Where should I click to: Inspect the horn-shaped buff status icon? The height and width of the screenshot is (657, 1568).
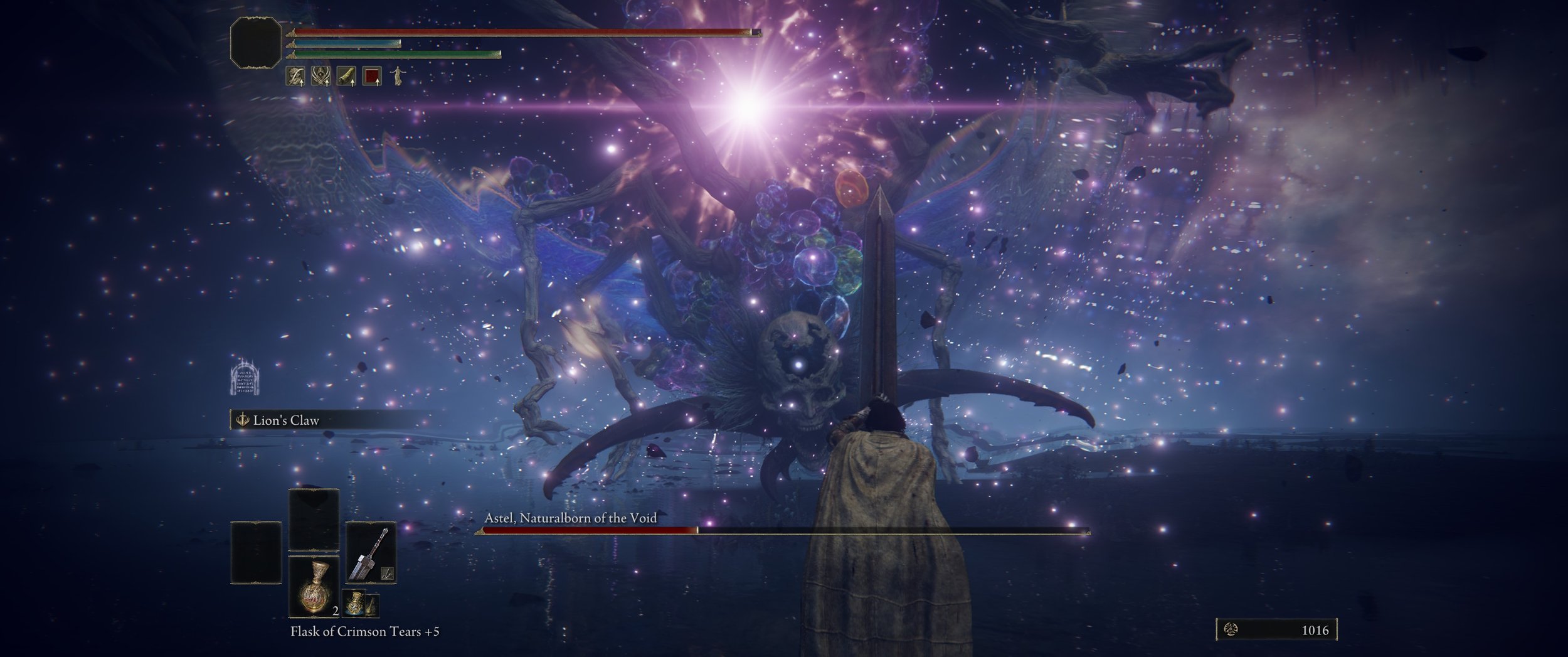point(346,77)
